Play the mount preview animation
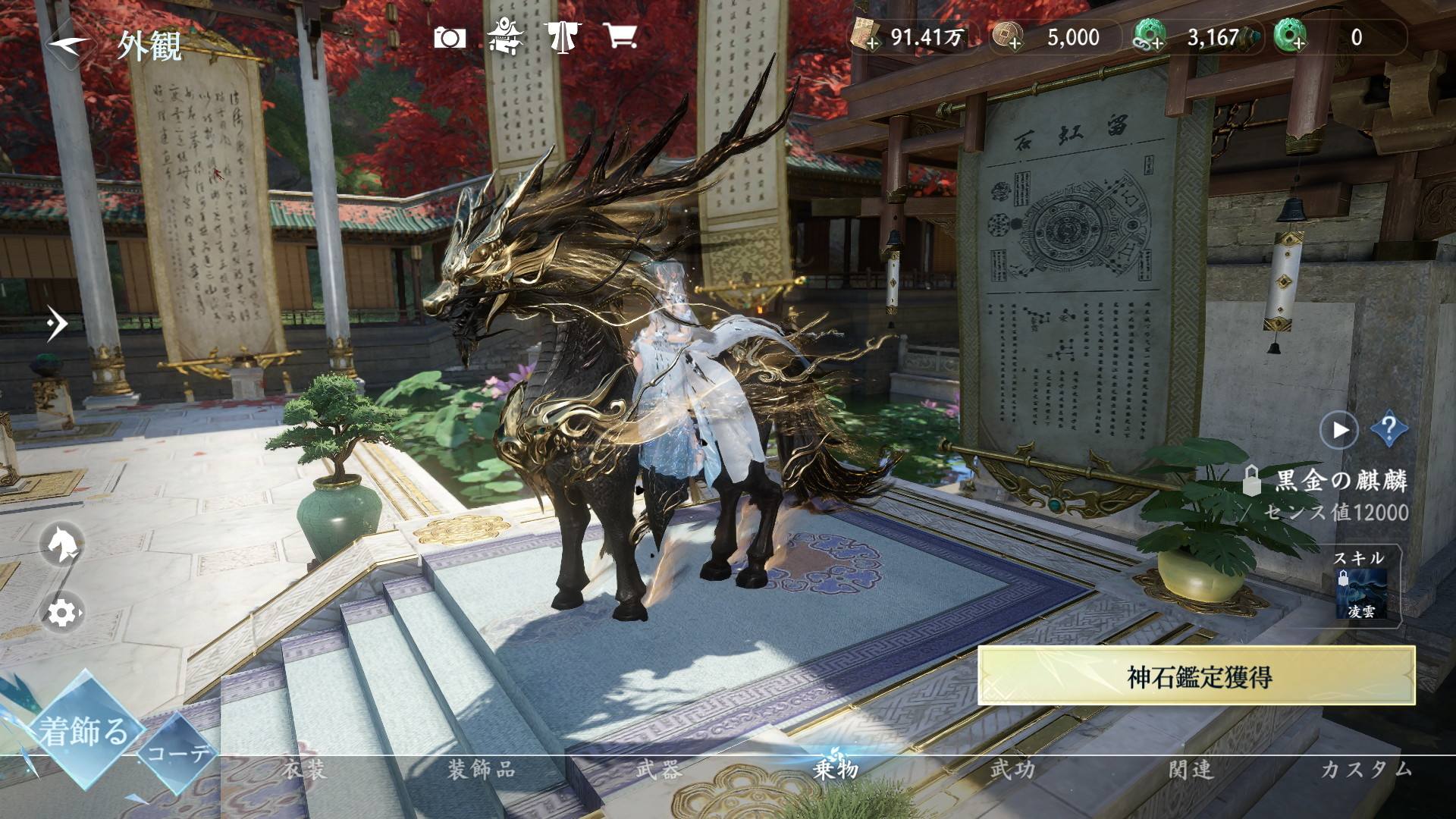This screenshot has height=819, width=1456. tap(1339, 430)
